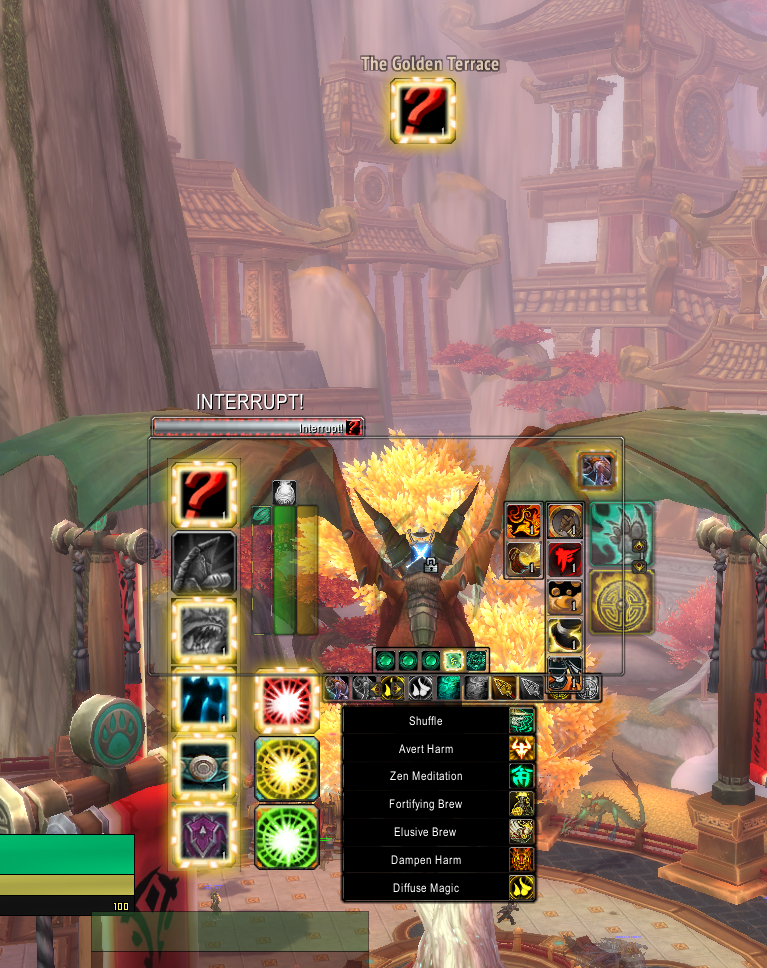Activate the large teal tiger paw ability
767x968 pixels.
[621, 534]
